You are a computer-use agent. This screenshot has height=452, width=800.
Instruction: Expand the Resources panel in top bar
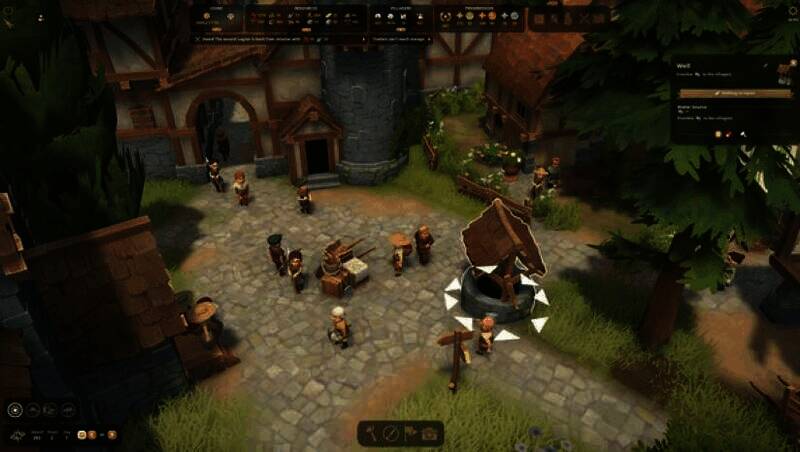(306, 9)
